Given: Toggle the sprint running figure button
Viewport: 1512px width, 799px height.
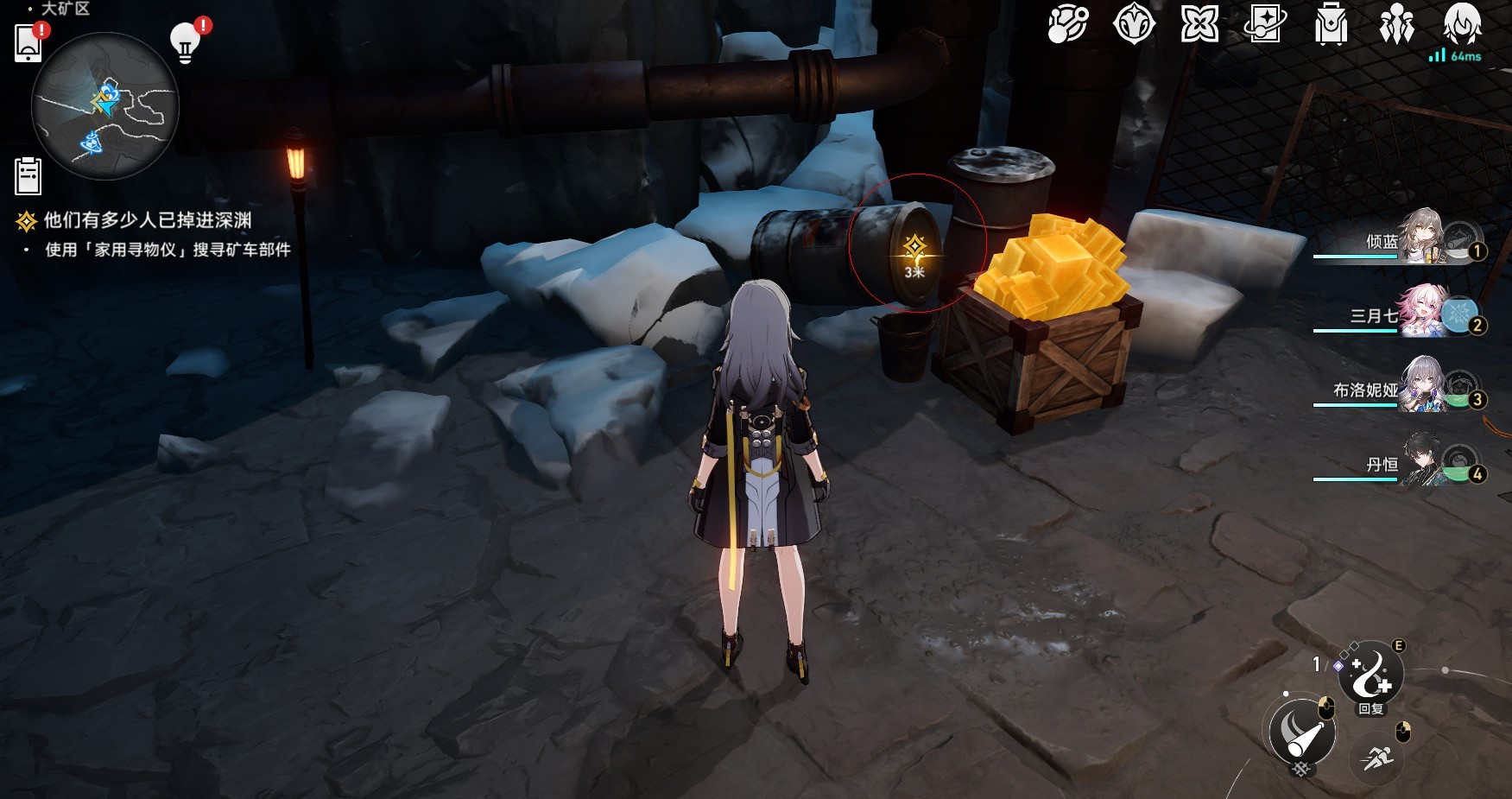Looking at the screenshot, I should tap(1376, 758).
